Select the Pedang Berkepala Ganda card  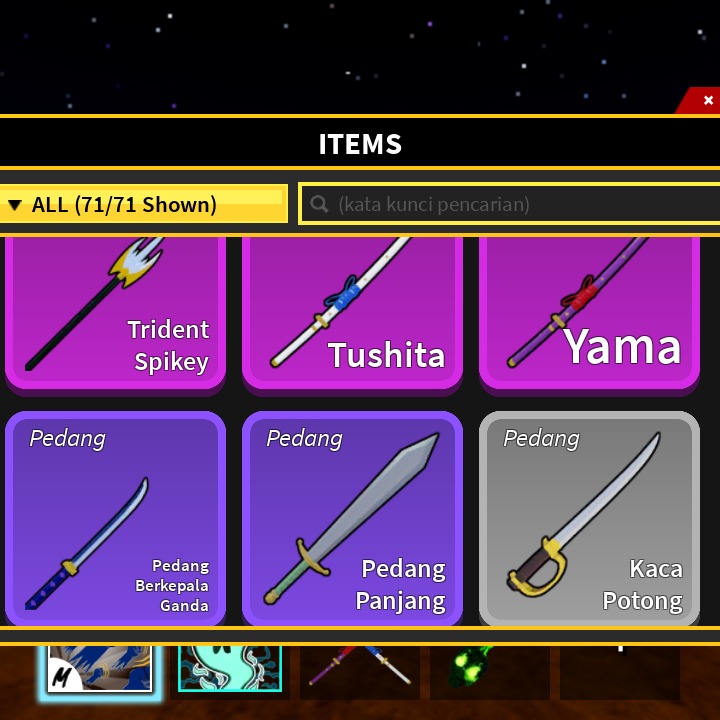point(115,518)
